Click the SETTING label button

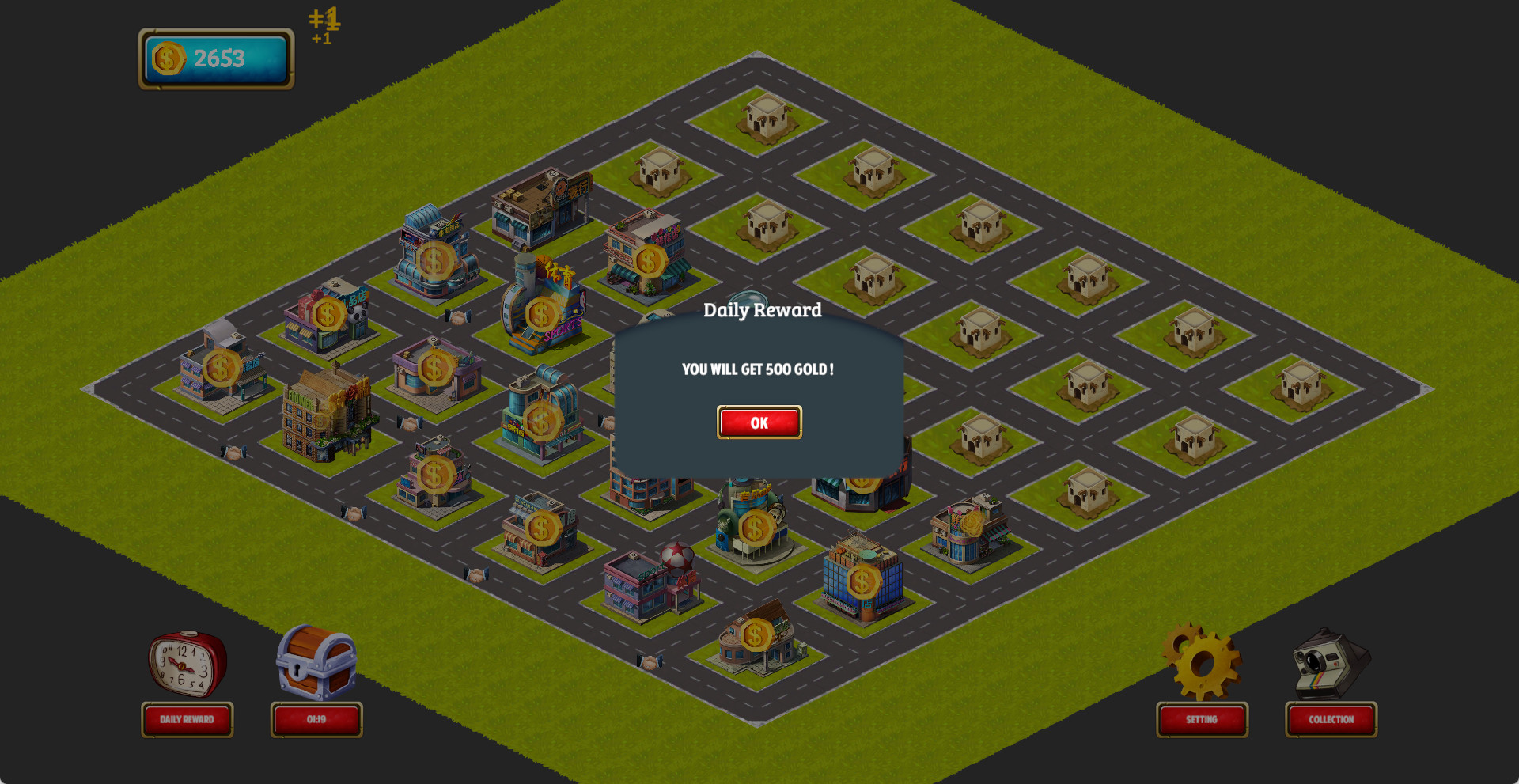[x=1202, y=721]
